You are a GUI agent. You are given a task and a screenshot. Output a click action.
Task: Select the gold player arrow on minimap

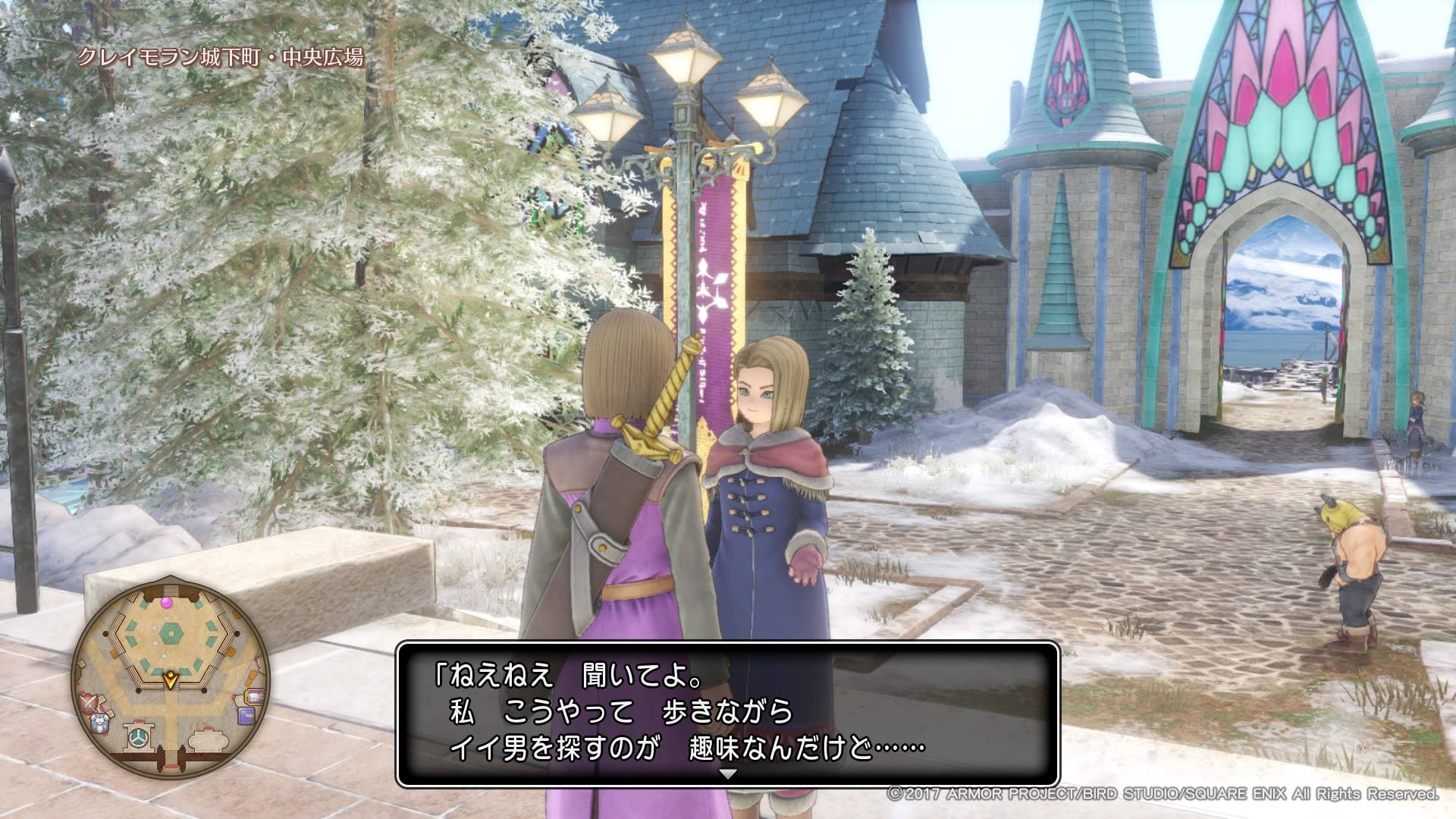171,678
